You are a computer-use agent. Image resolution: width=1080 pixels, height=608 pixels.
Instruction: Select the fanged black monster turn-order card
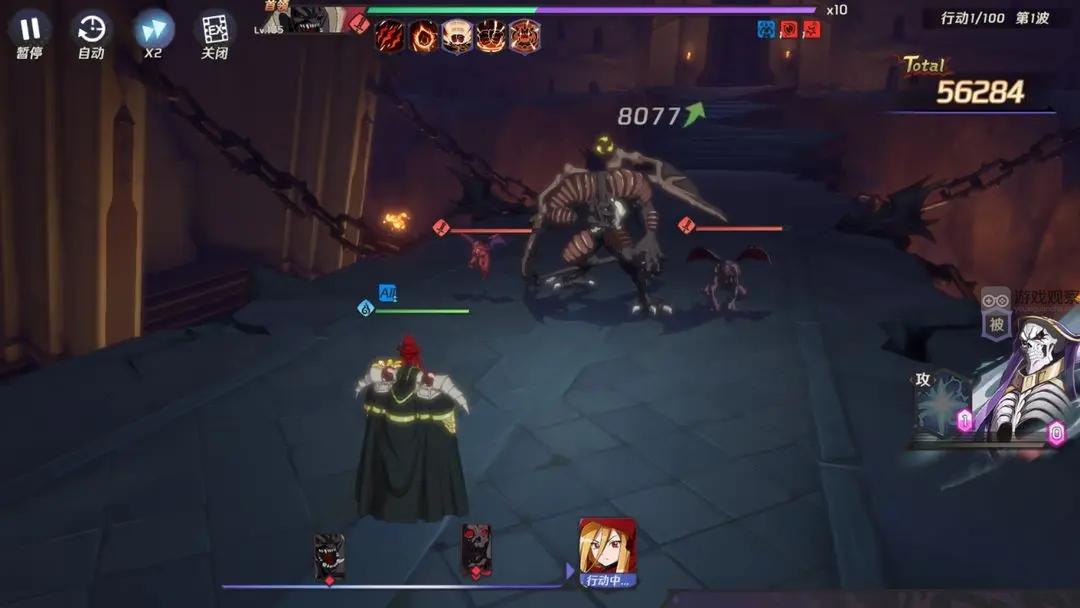329,553
